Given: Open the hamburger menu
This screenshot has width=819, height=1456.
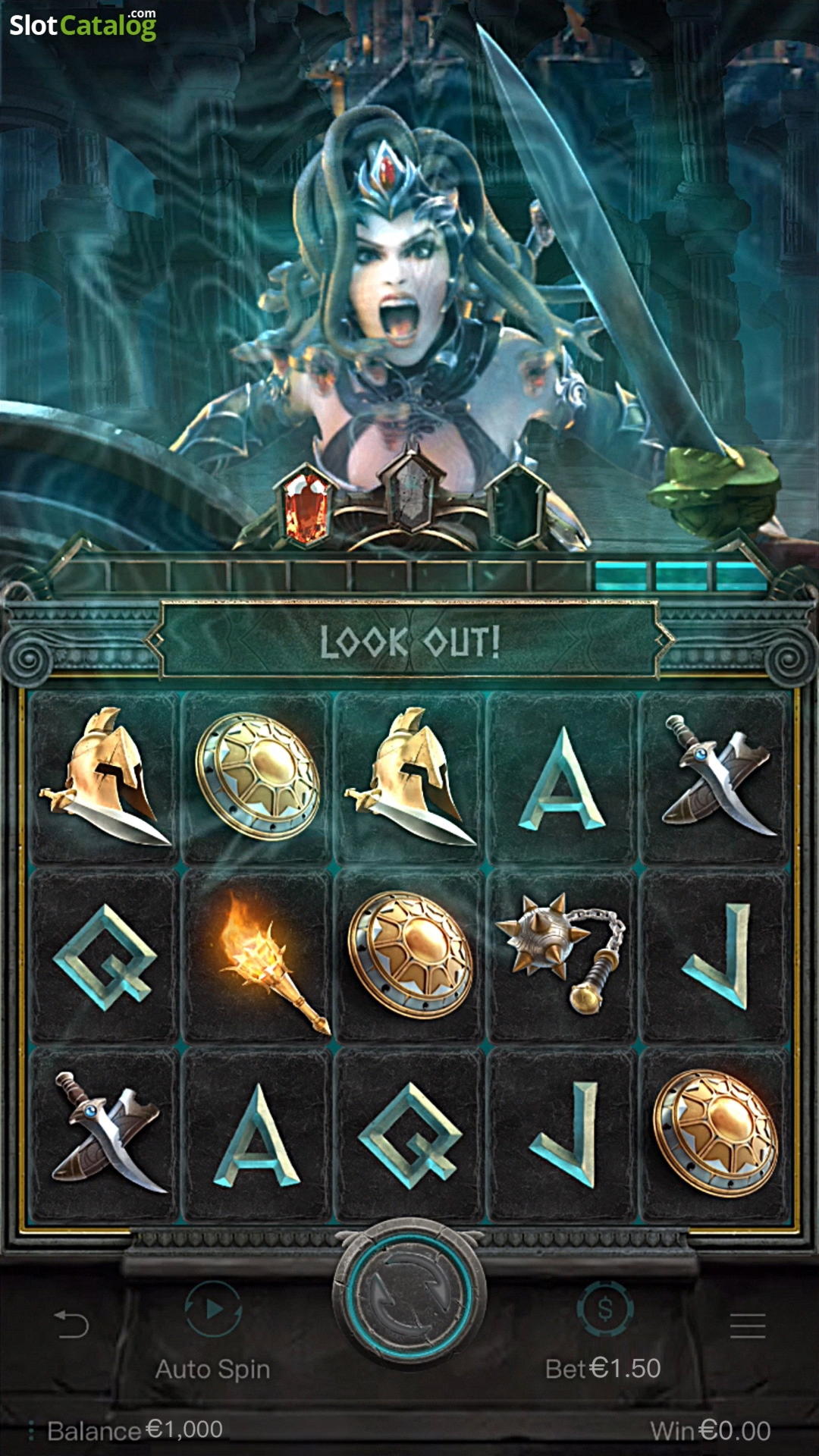Looking at the screenshot, I should (747, 1325).
